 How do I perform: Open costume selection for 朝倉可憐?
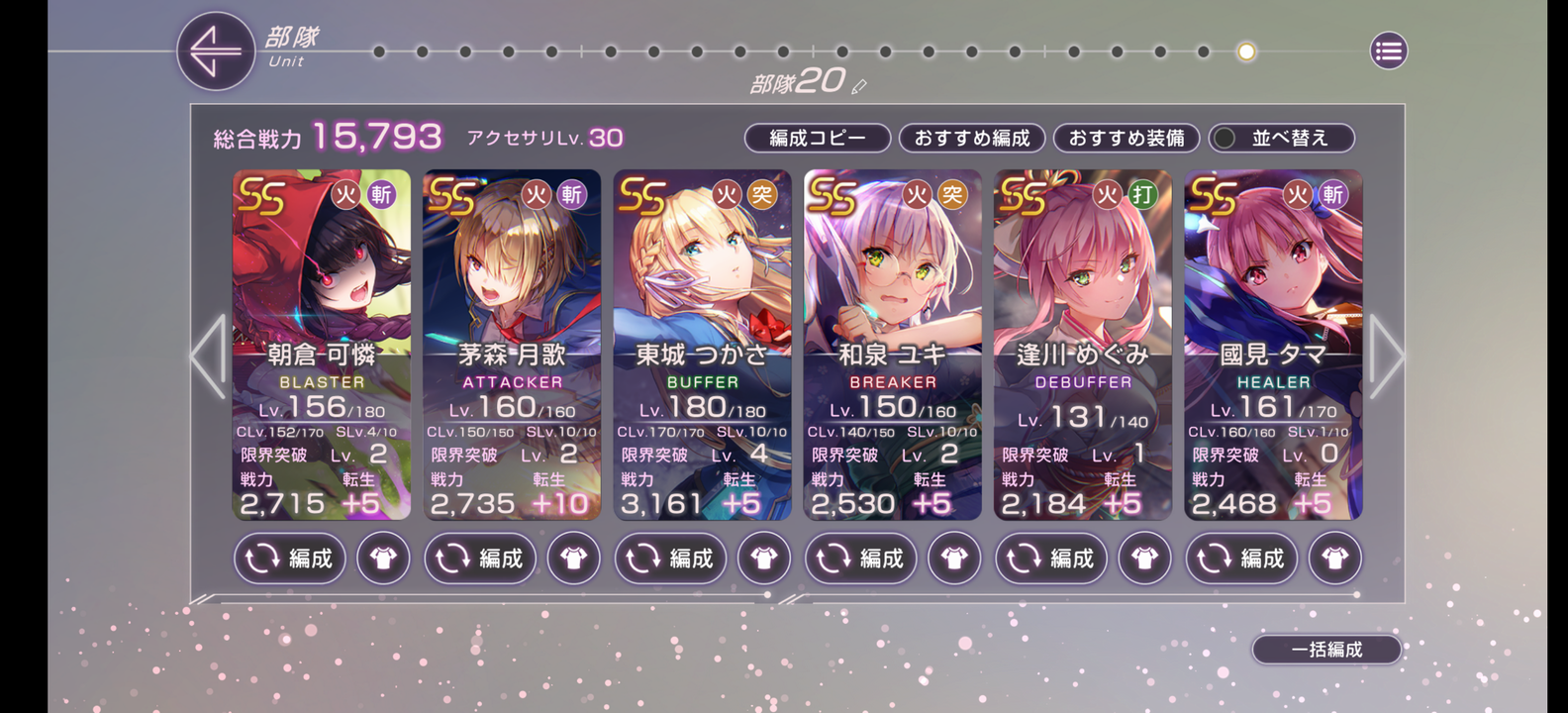pos(383,559)
